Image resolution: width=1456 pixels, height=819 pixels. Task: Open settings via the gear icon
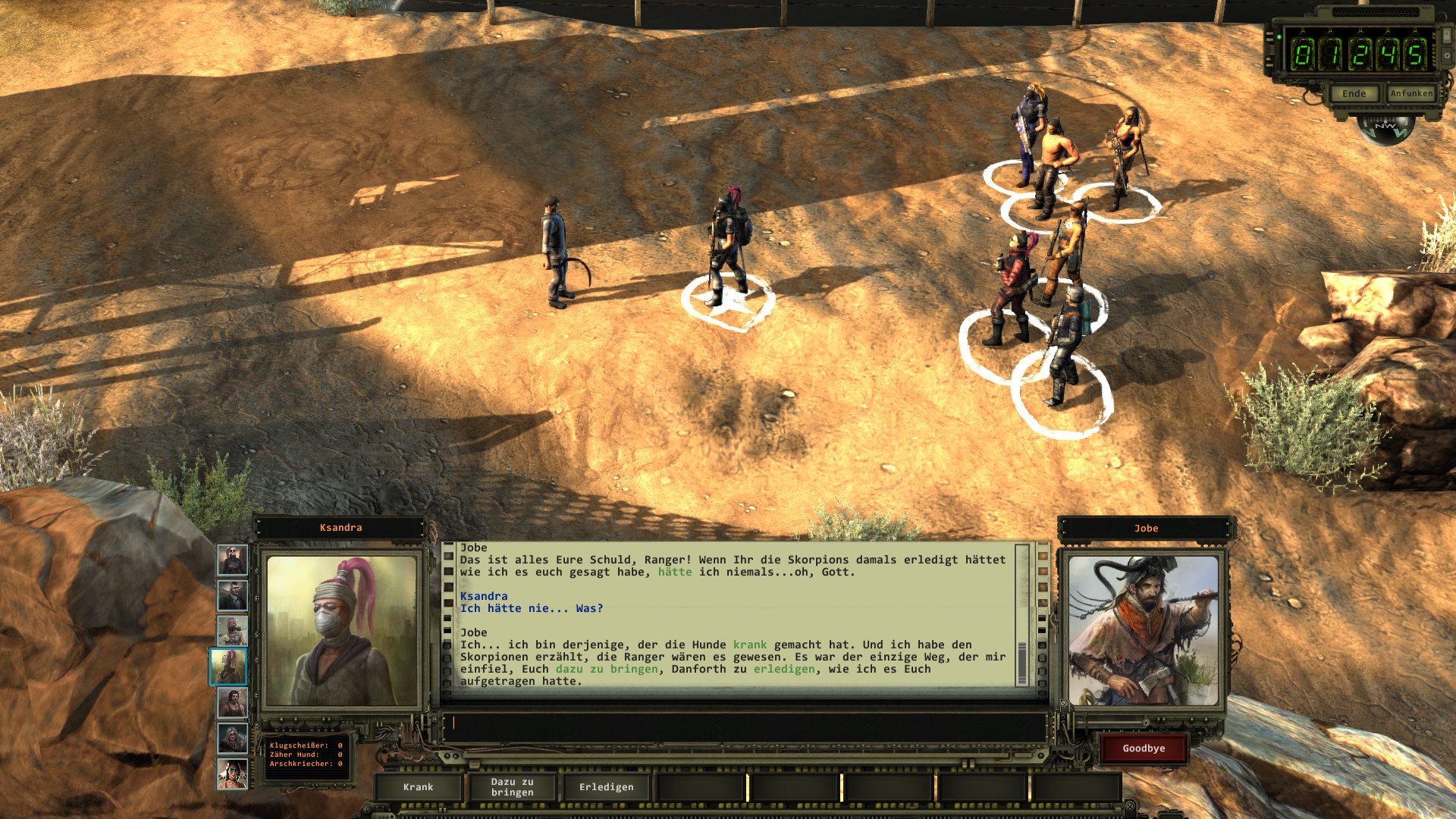tap(1446, 57)
